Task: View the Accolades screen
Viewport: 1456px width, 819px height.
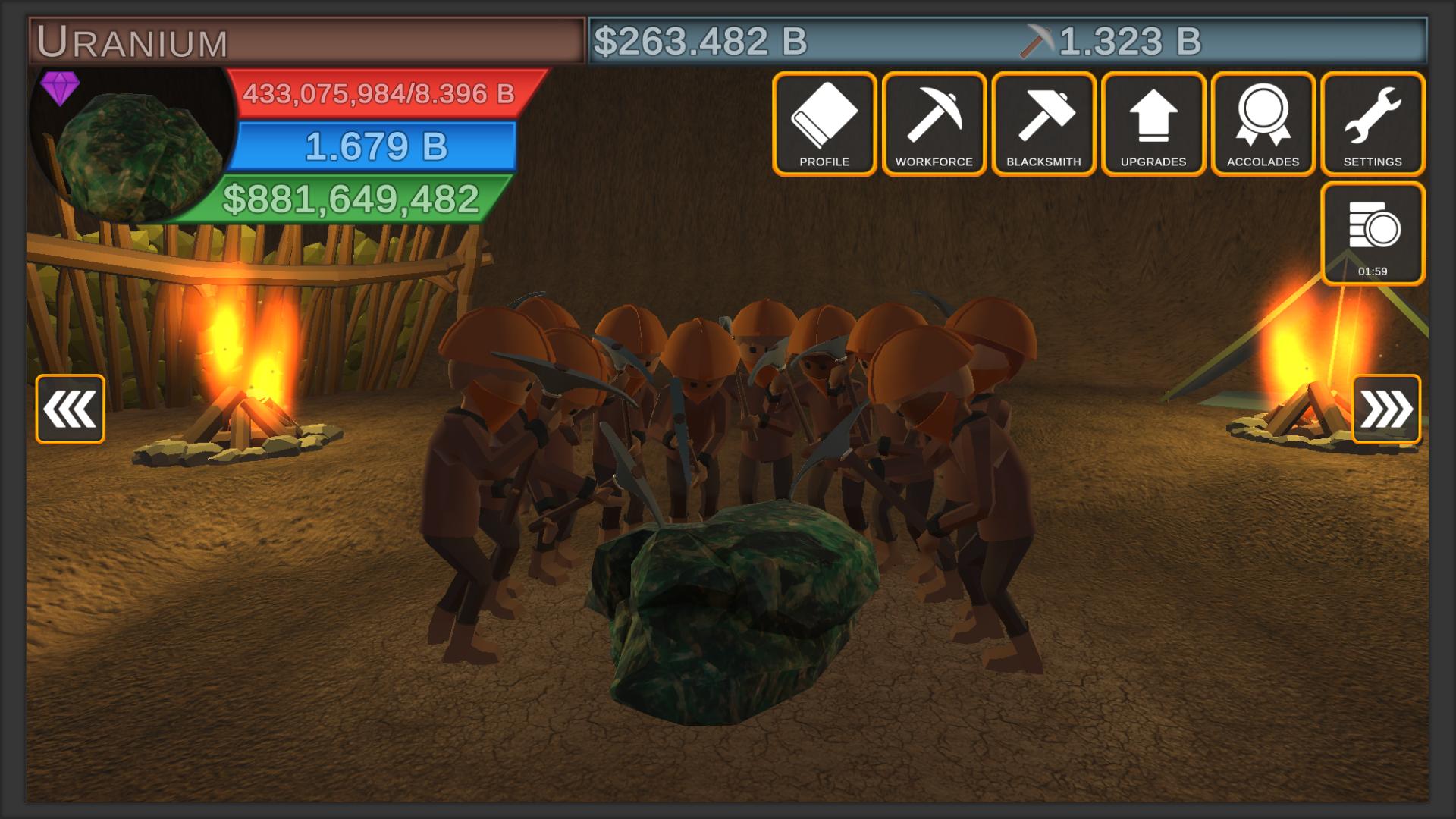Action: click(x=1263, y=124)
